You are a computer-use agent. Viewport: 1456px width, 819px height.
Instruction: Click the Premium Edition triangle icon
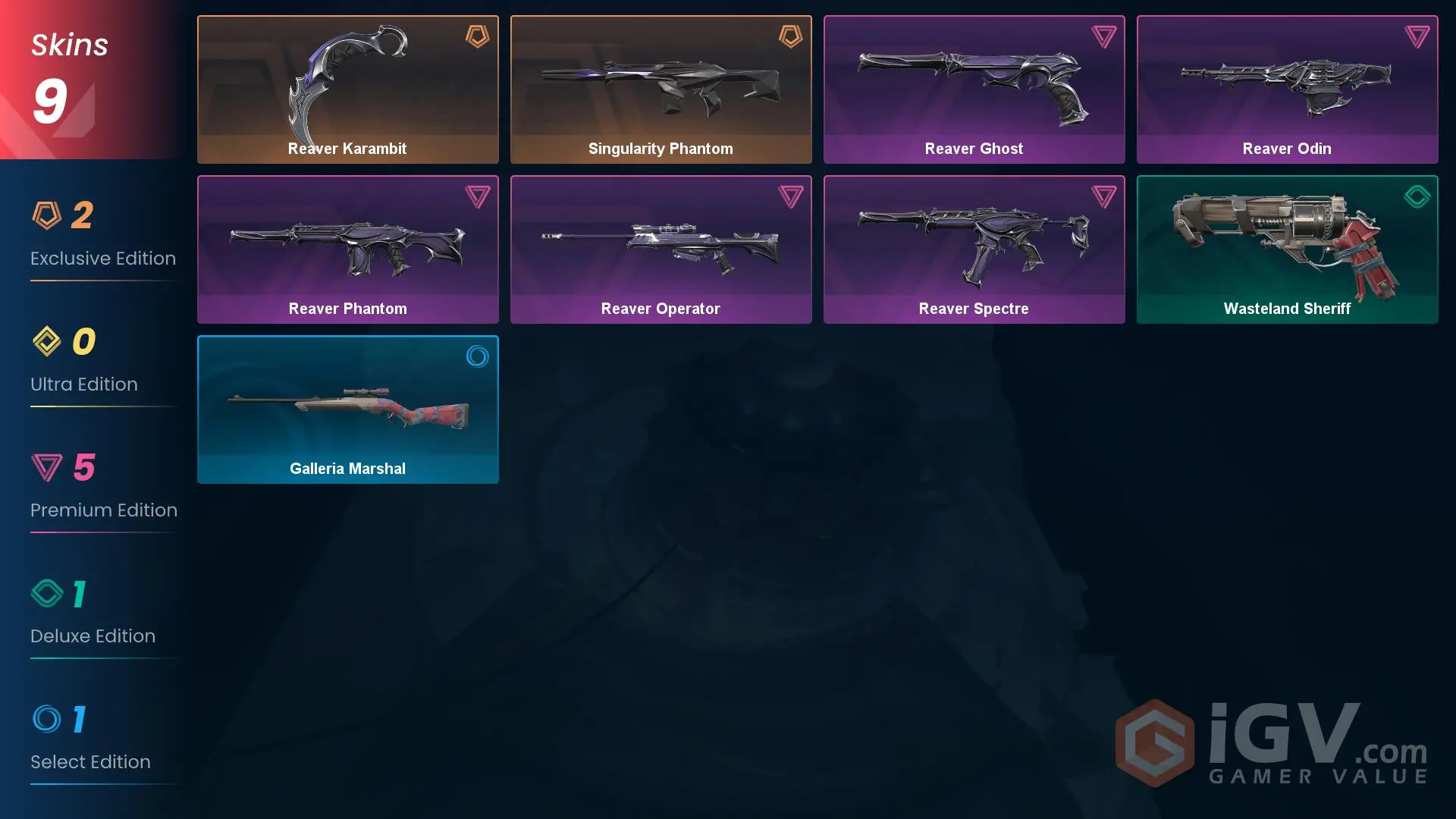pos(47,467)
